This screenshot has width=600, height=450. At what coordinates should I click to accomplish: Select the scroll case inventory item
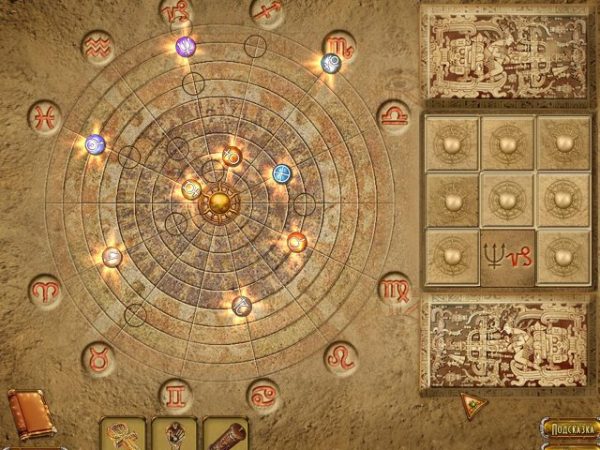click(x=225, y=435)
